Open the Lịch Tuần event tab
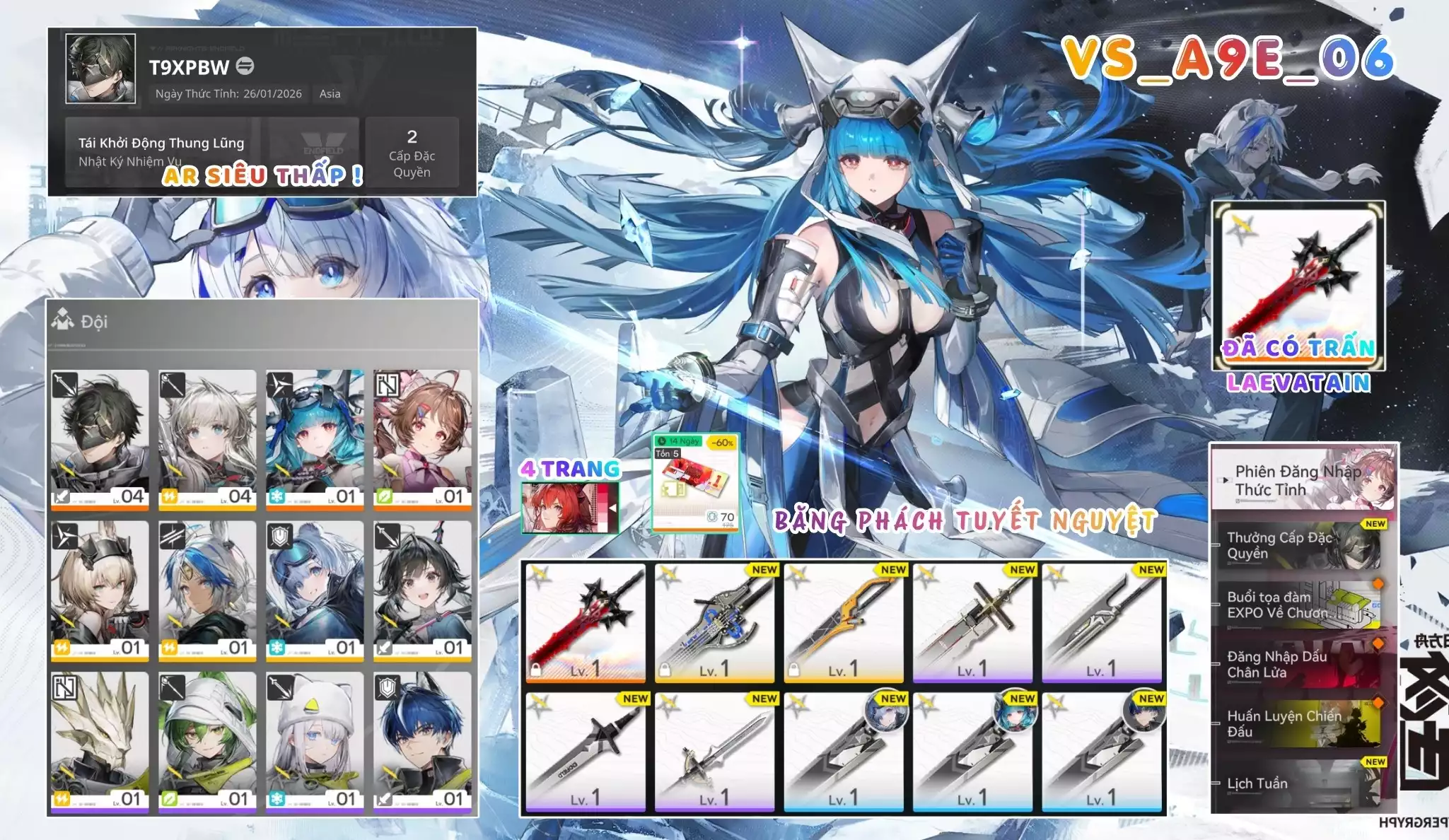 pos(1257,783)
